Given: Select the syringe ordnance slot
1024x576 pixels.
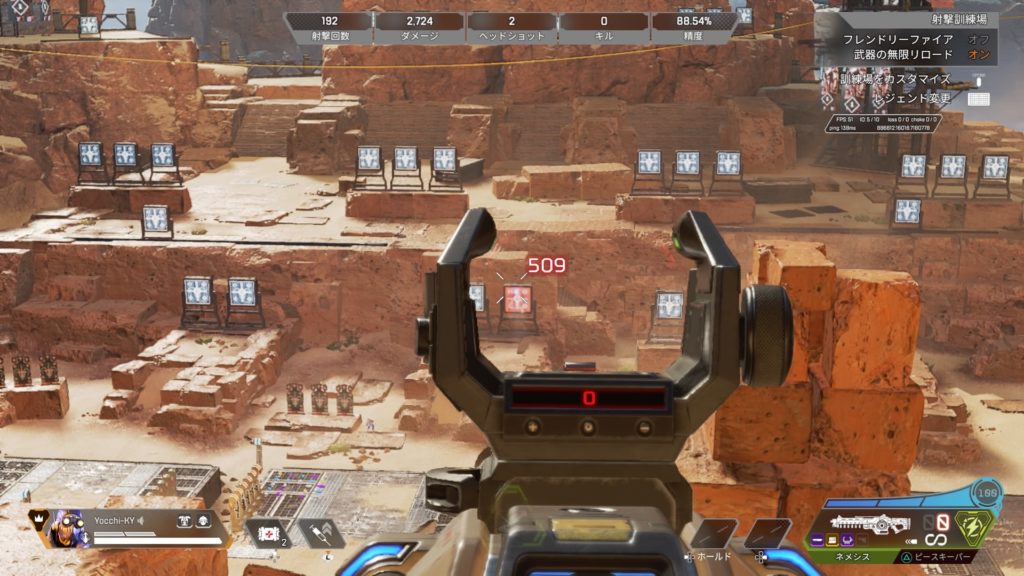Looking at the screenshot, I should point(321,533).
